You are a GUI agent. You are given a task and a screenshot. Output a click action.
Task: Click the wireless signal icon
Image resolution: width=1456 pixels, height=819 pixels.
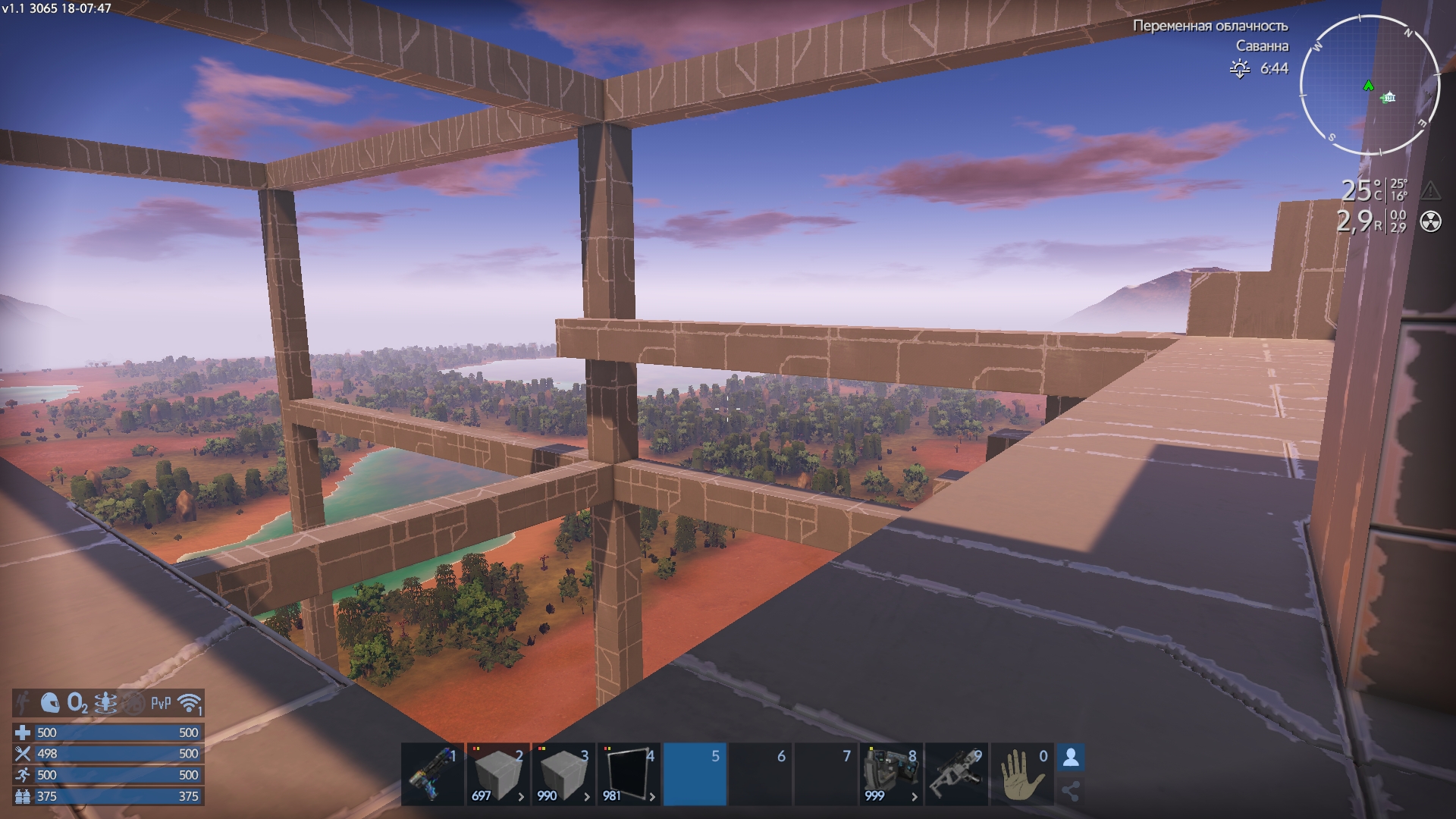coord(189,704)
